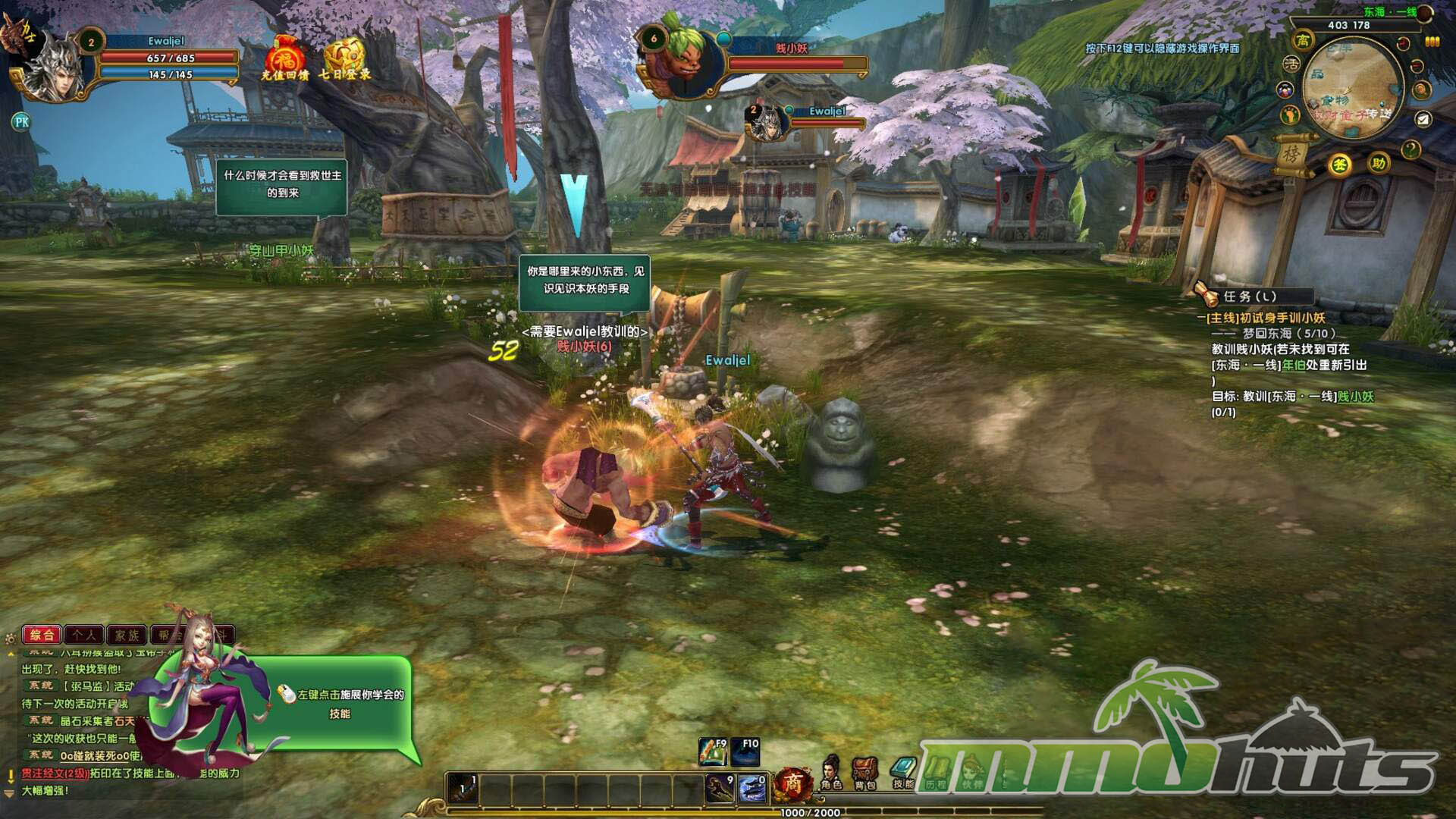The image size is (1456, 819).
Task: Open the 助 assistant button
Action: 1378,163
